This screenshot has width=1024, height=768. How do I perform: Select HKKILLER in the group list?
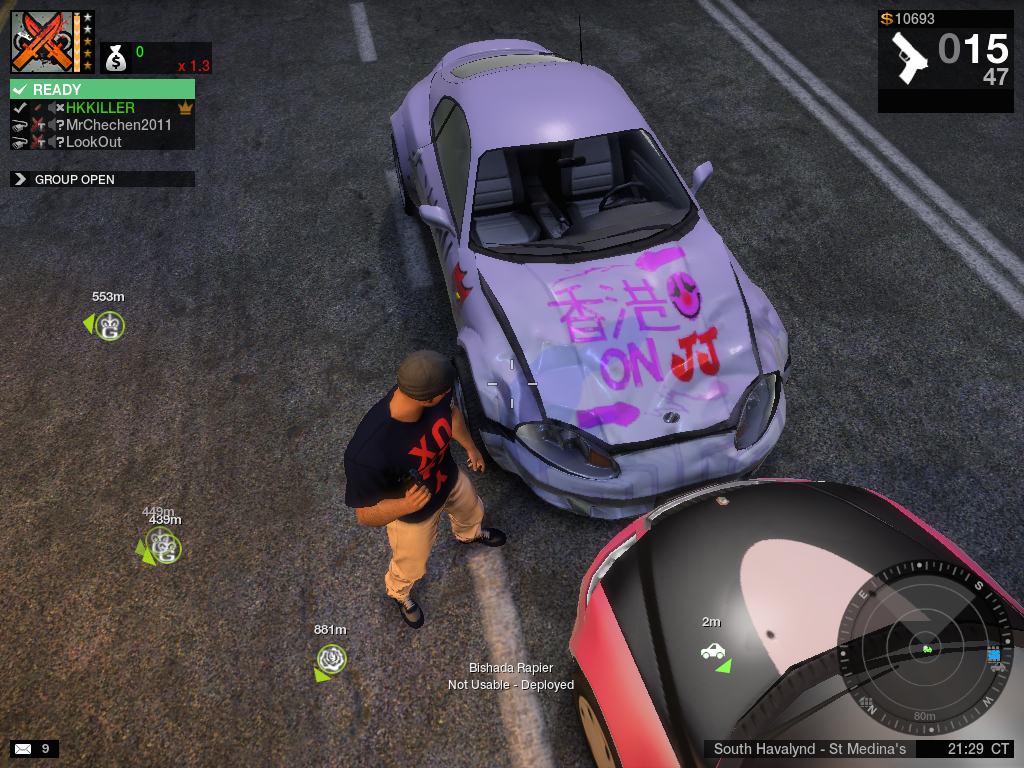click(x=100, y=108)
